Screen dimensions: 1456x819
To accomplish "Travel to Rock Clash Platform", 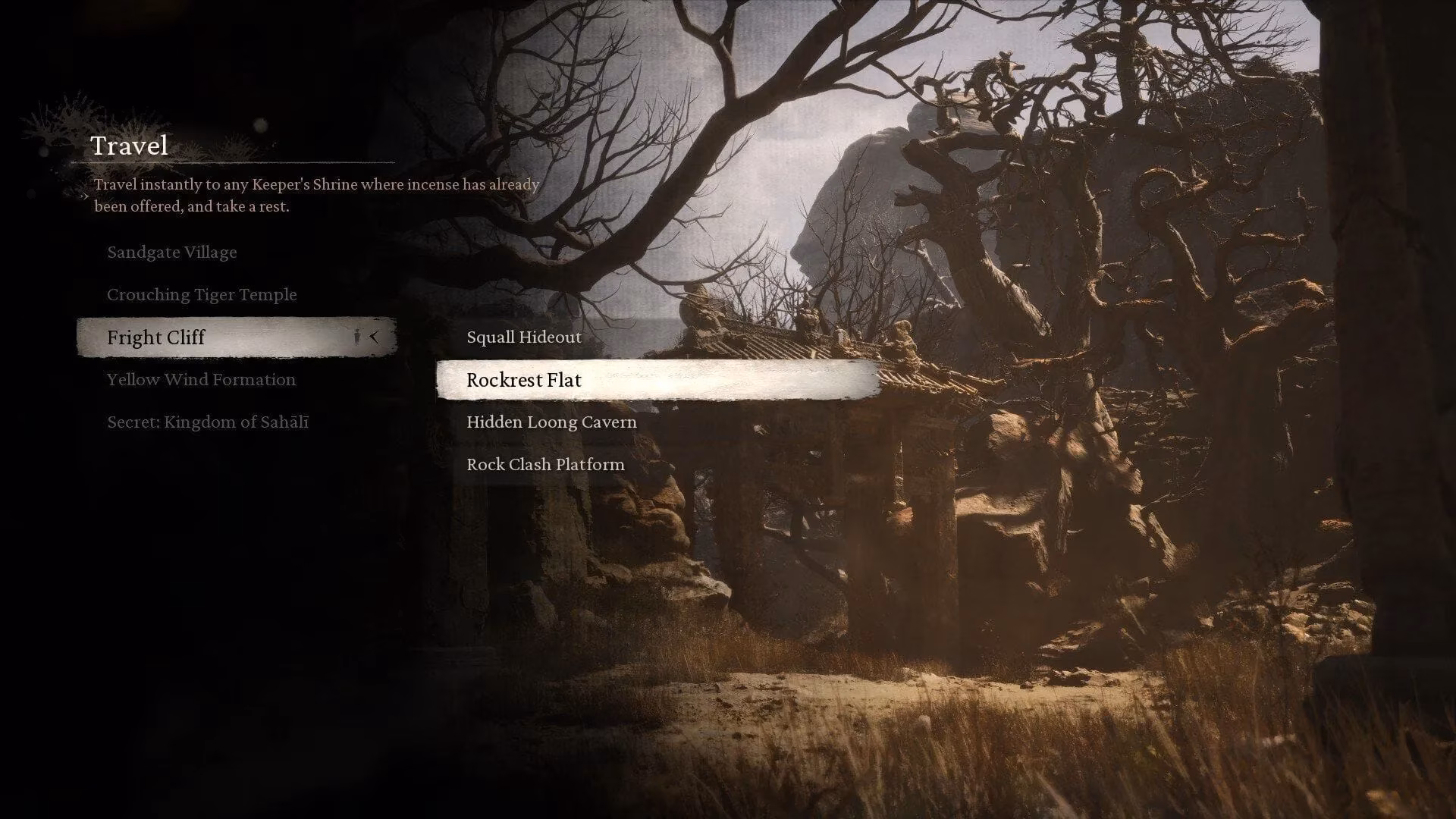I will 544,464.
